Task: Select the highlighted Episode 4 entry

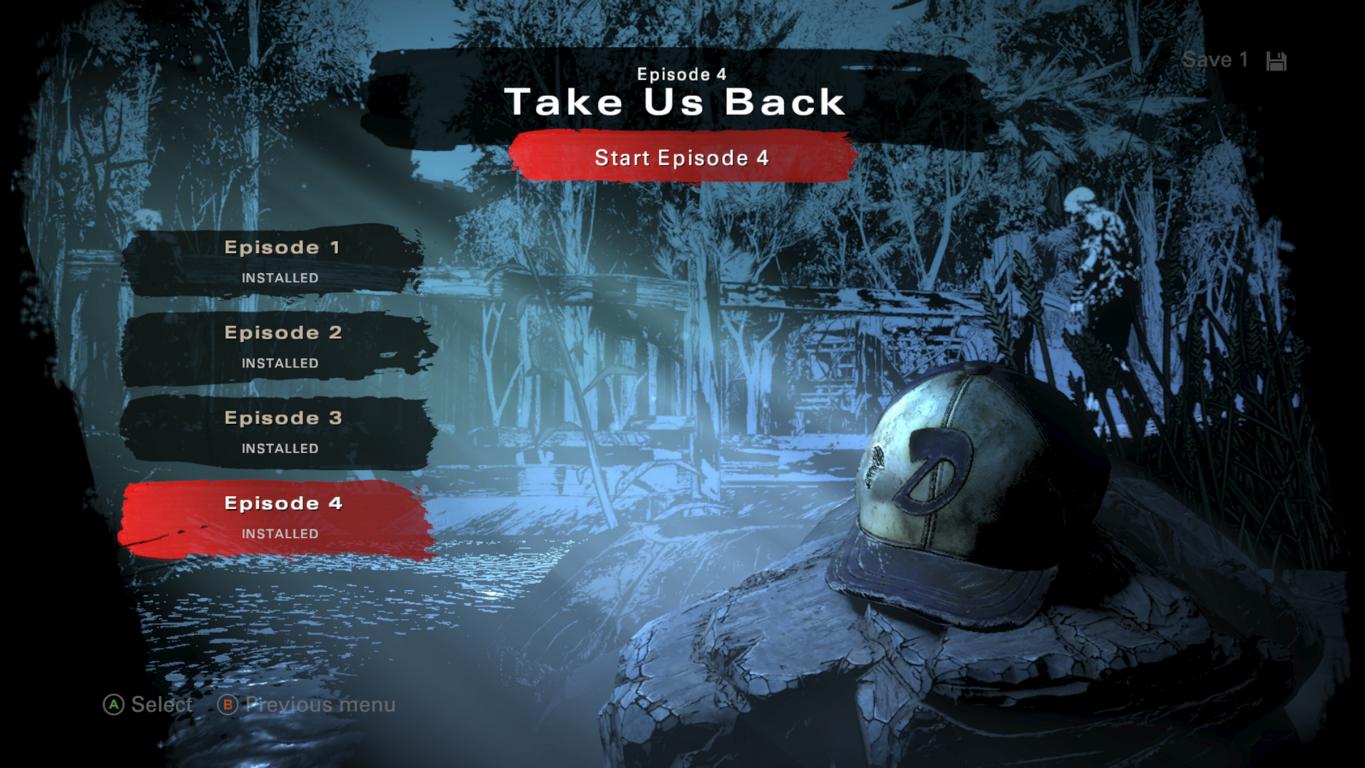Action: [x=278, y=517]
